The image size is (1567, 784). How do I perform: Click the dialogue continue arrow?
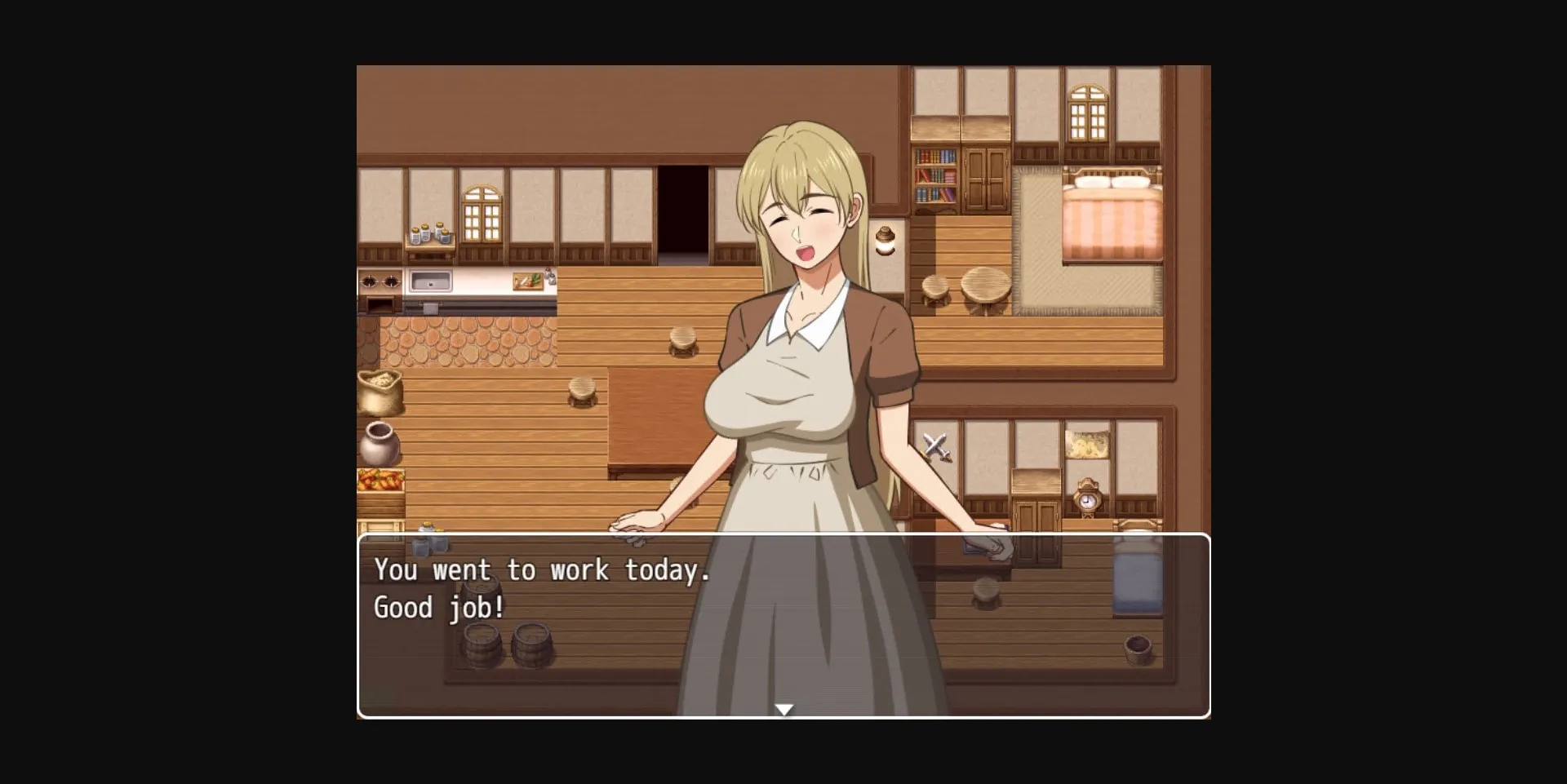[x=783, y=709]
